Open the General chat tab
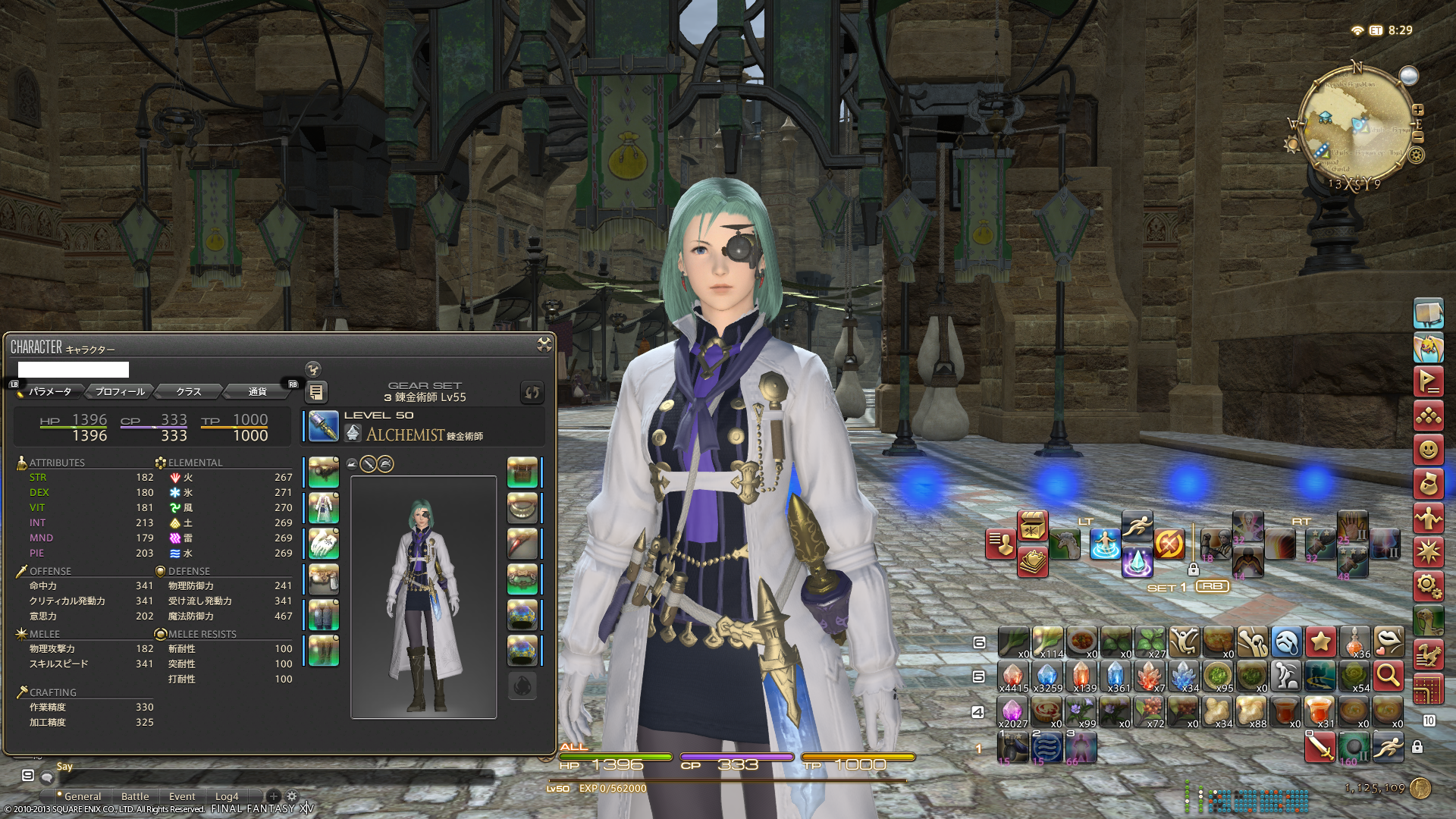 click(x=82, y=796)
